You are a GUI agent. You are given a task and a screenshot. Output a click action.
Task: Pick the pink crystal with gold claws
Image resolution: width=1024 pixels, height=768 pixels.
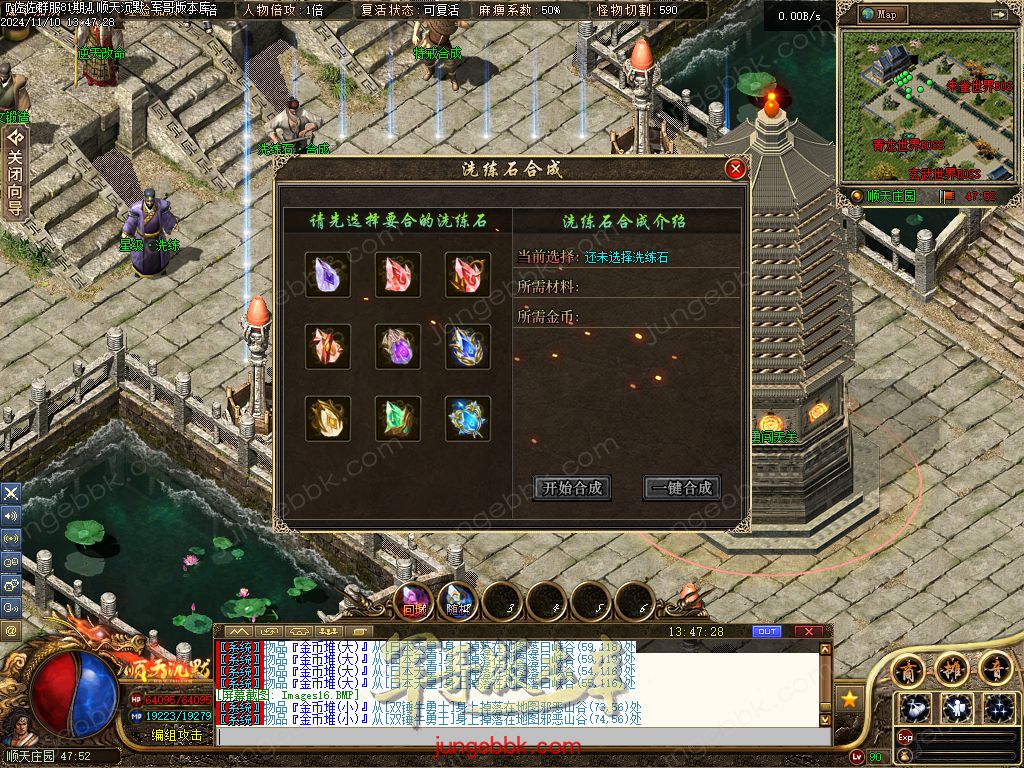coord(468,275)
